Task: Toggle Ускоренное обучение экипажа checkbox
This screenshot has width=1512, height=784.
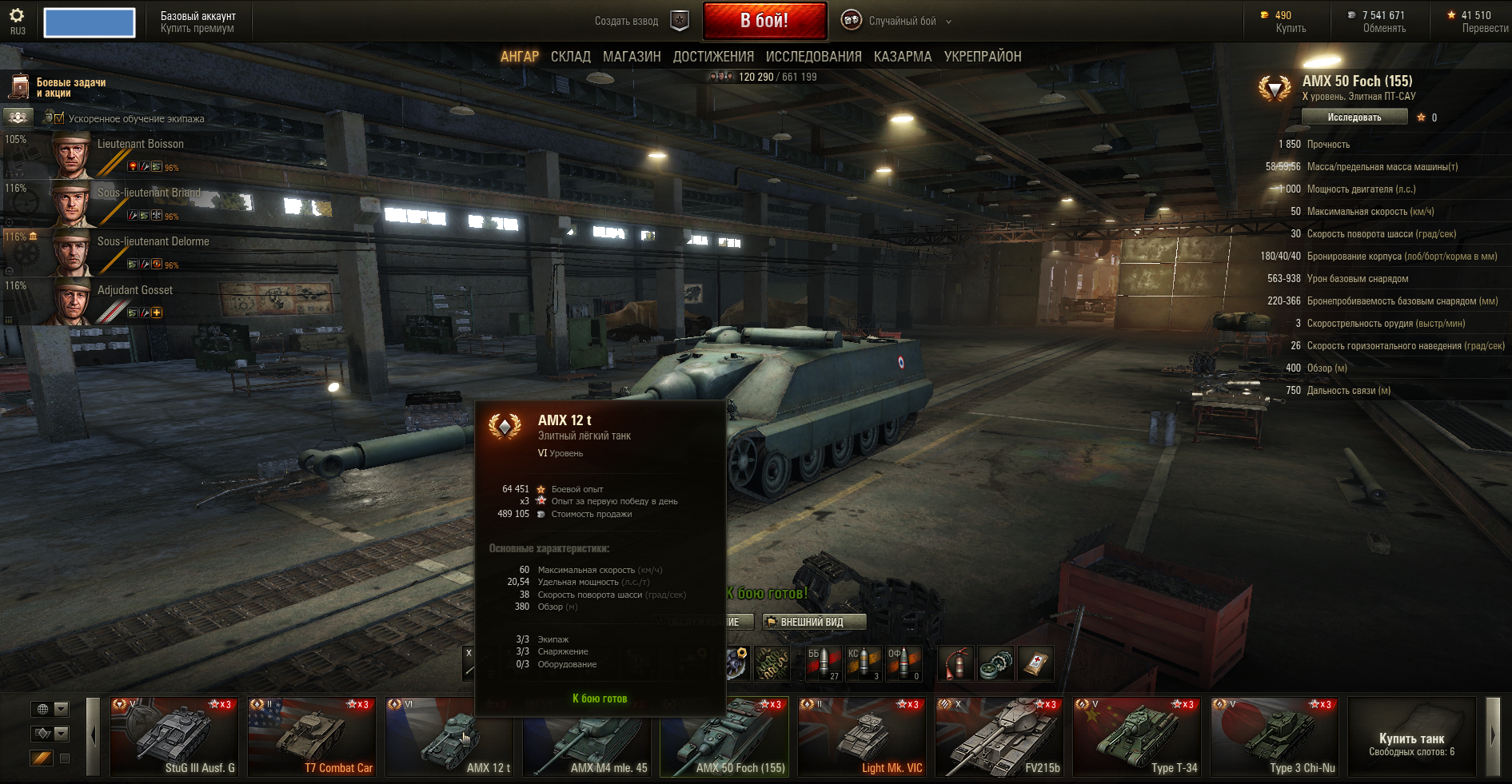Action: pyautogui.click(x=59, y=118)
